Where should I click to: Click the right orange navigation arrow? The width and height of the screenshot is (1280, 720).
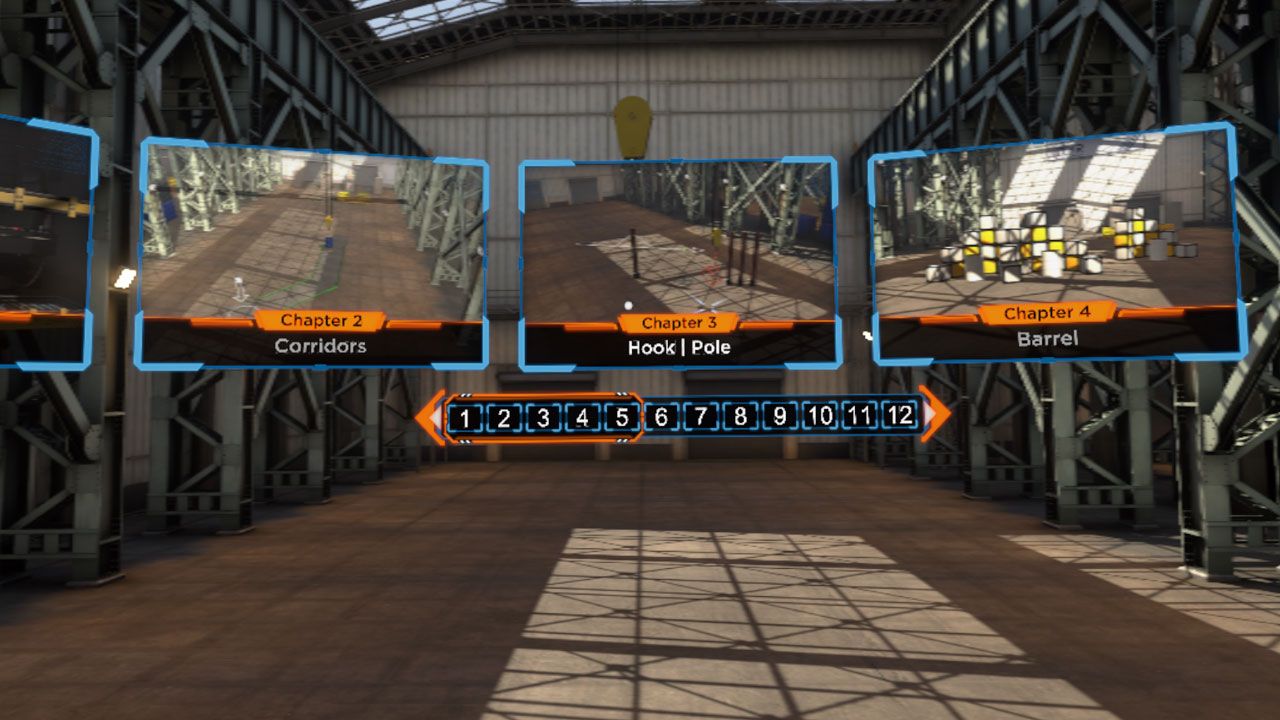click(936, 416)
